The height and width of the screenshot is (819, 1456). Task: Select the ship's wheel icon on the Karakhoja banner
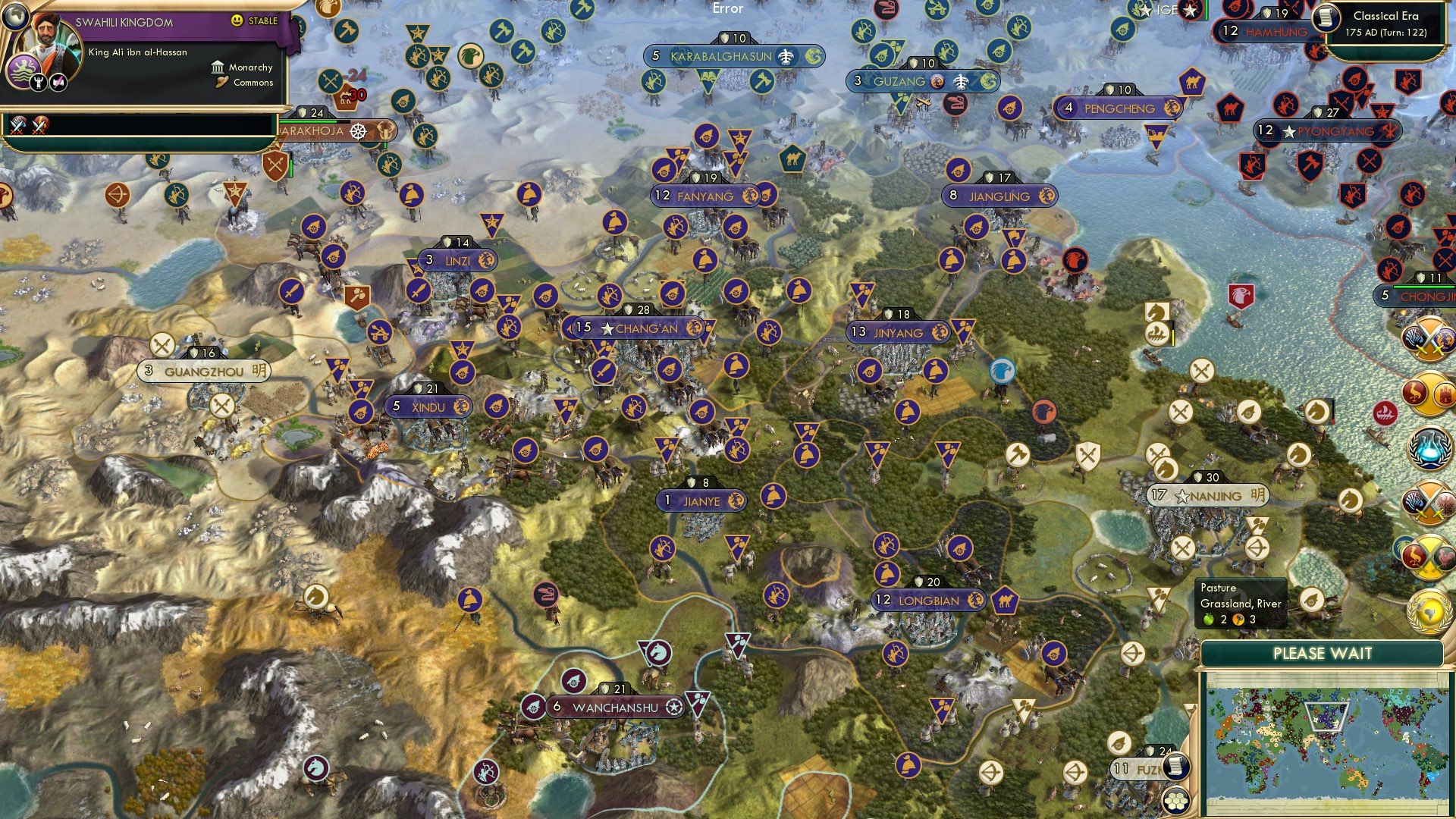point(358,130)
